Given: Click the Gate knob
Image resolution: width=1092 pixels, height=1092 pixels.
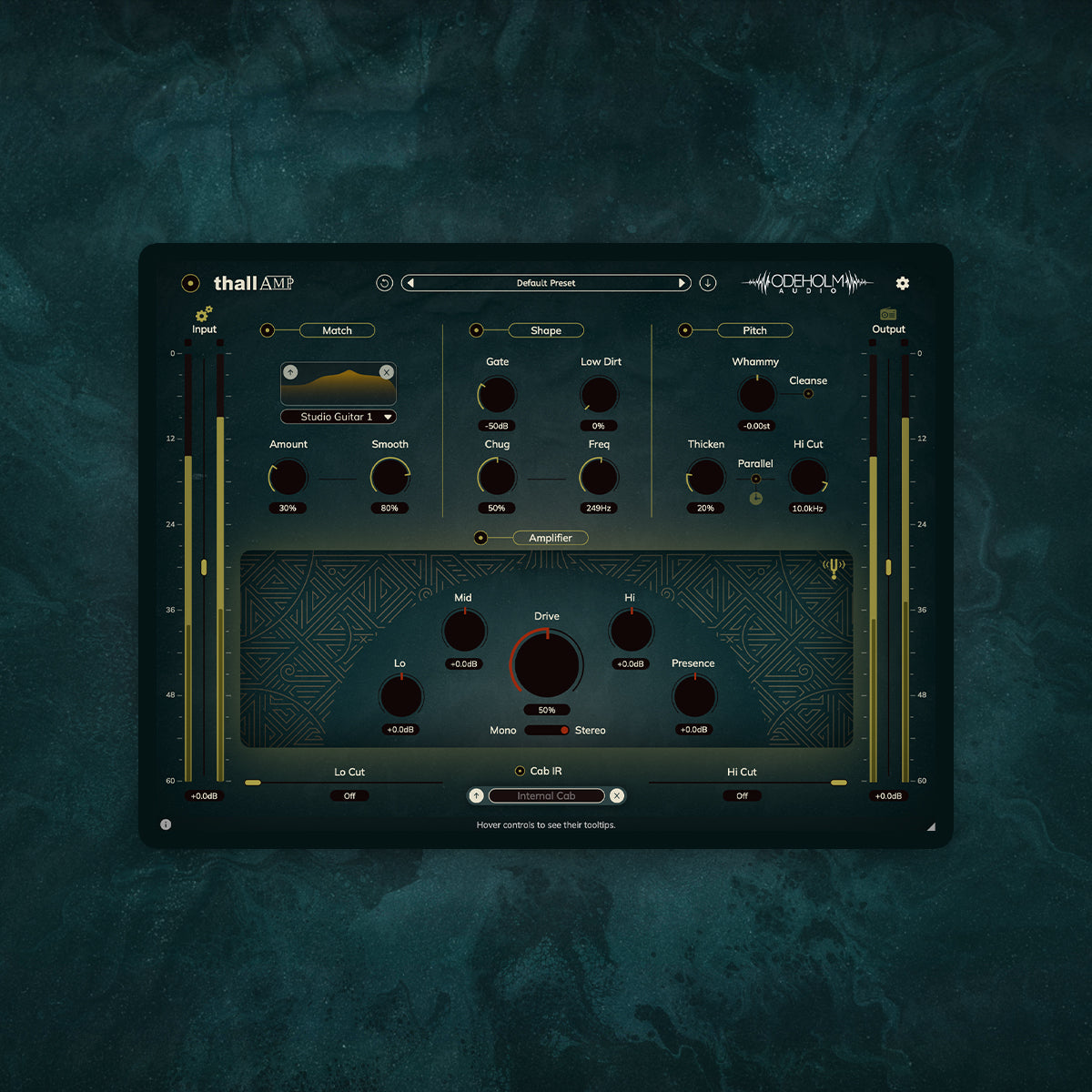Looking at the screenshot, I should (497, 395).
